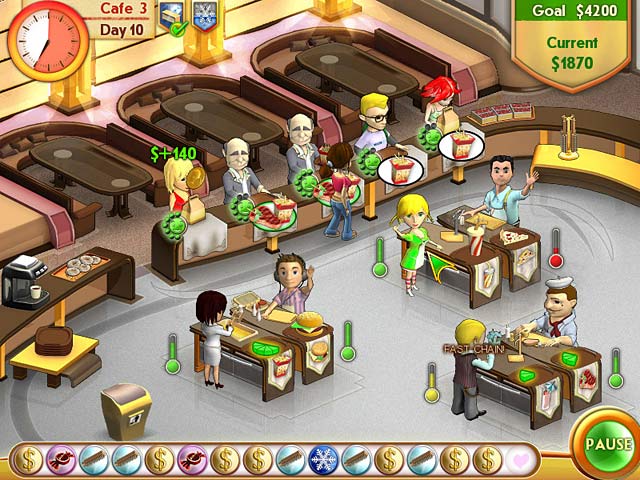
Task: Pause the game with the PAUSE button
Action: pos(608,443)
